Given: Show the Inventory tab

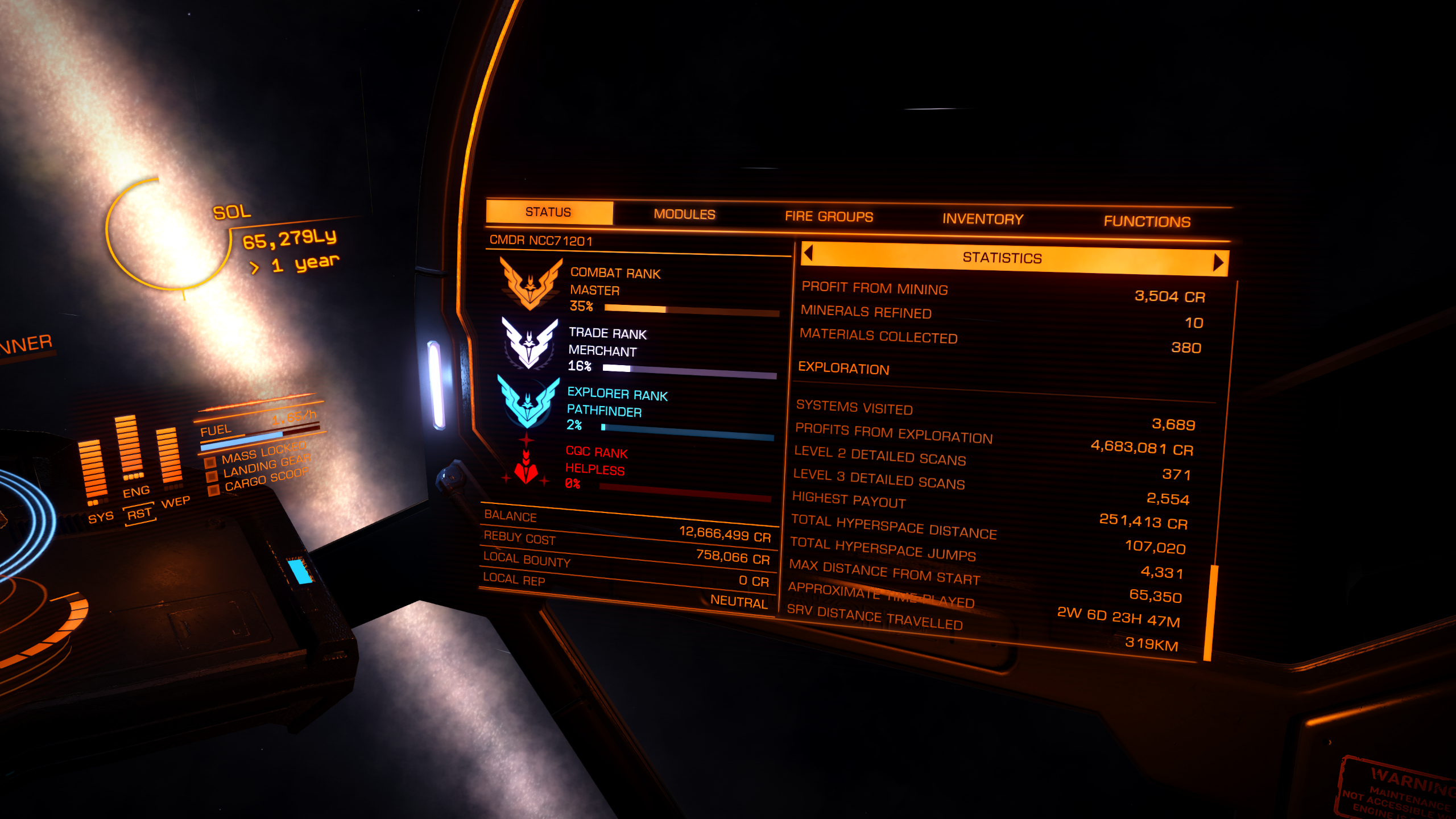Looking at the screenshot, I should point(983,219).
